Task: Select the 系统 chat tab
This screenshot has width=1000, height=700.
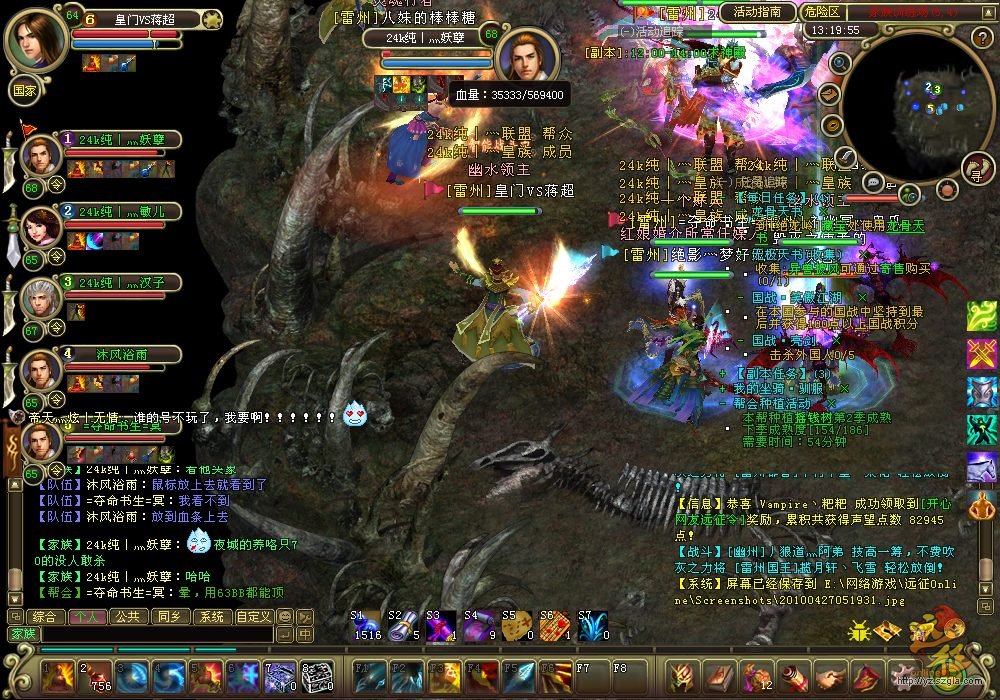Action: [210, 617]
